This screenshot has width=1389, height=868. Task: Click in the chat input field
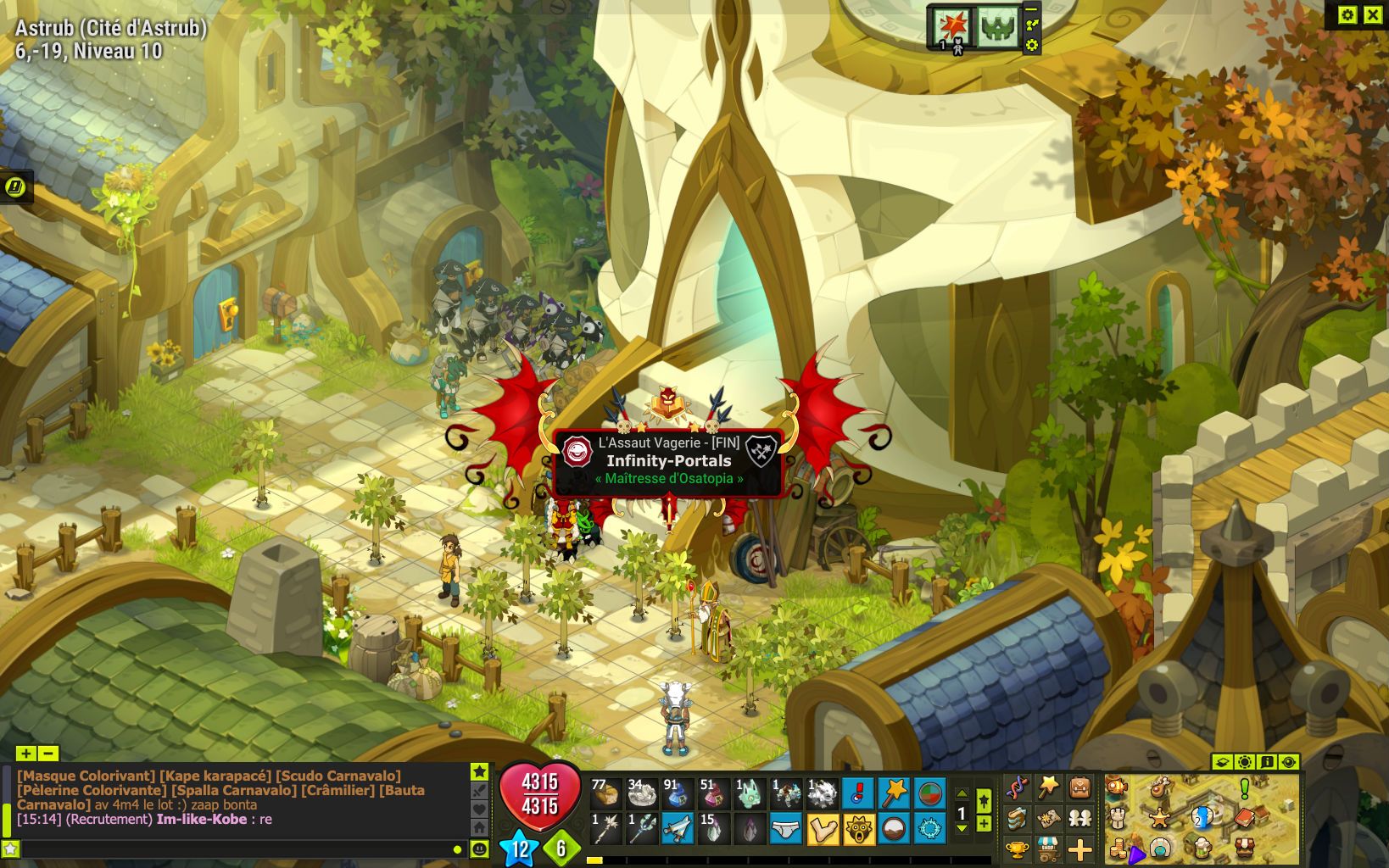coord(229,849)
